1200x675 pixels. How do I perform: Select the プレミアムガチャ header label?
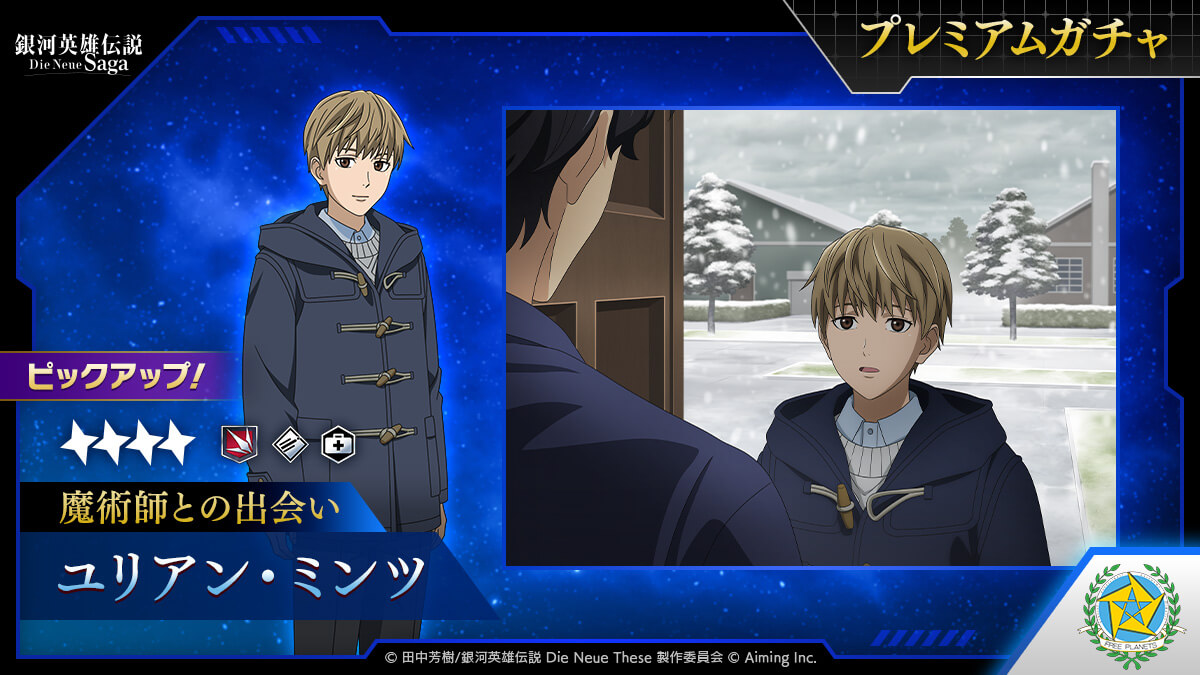[1014, 40]
